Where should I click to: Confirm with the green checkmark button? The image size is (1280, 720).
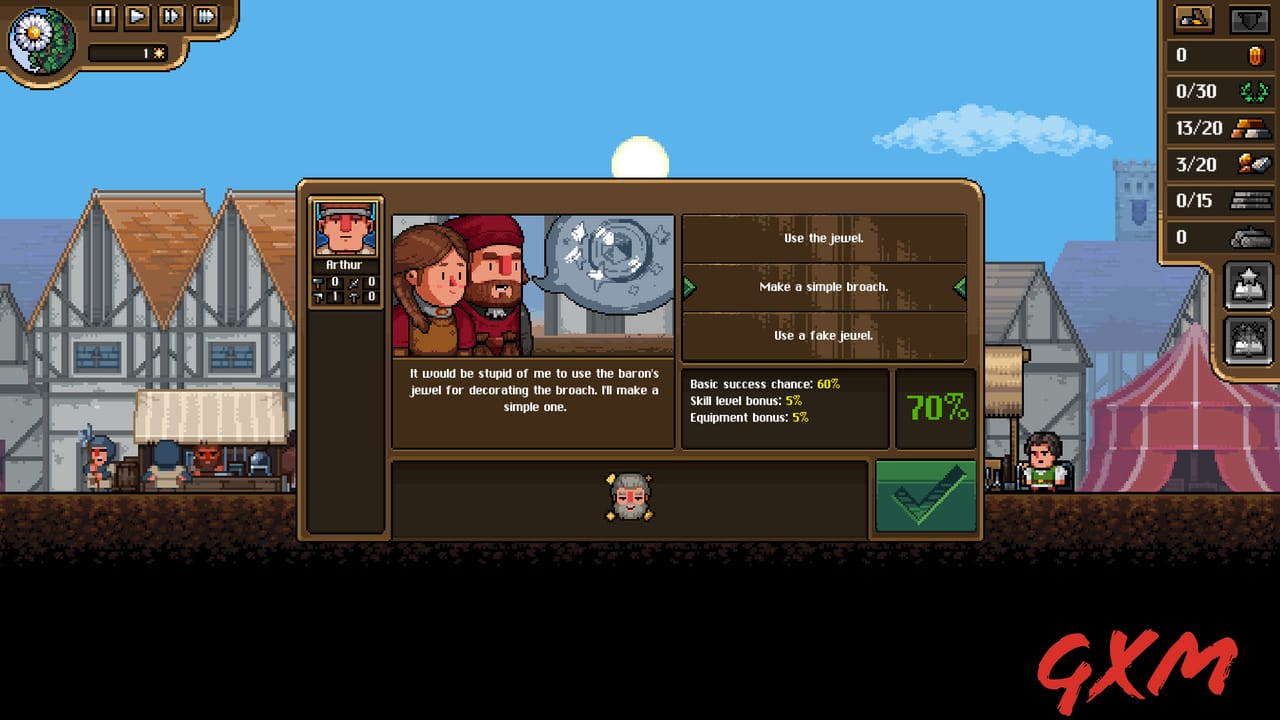point(925,495)
